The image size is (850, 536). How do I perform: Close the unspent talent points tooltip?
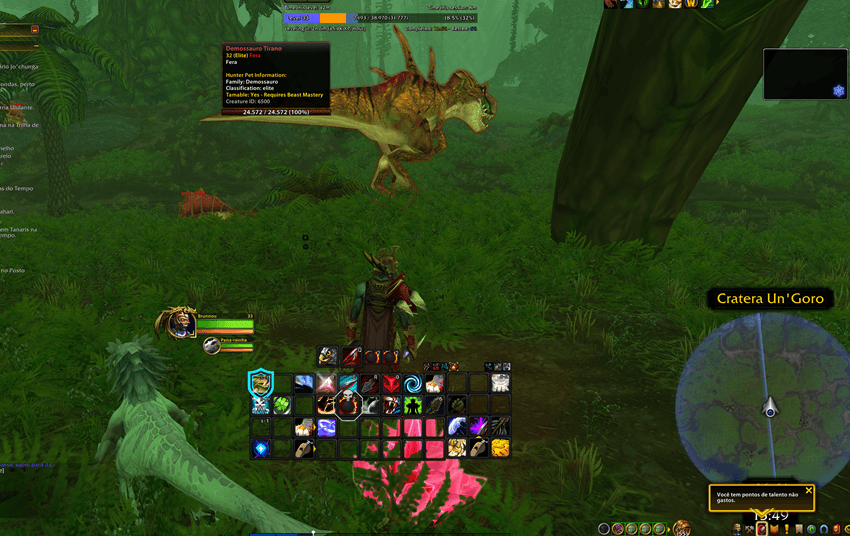click(809, 490)
